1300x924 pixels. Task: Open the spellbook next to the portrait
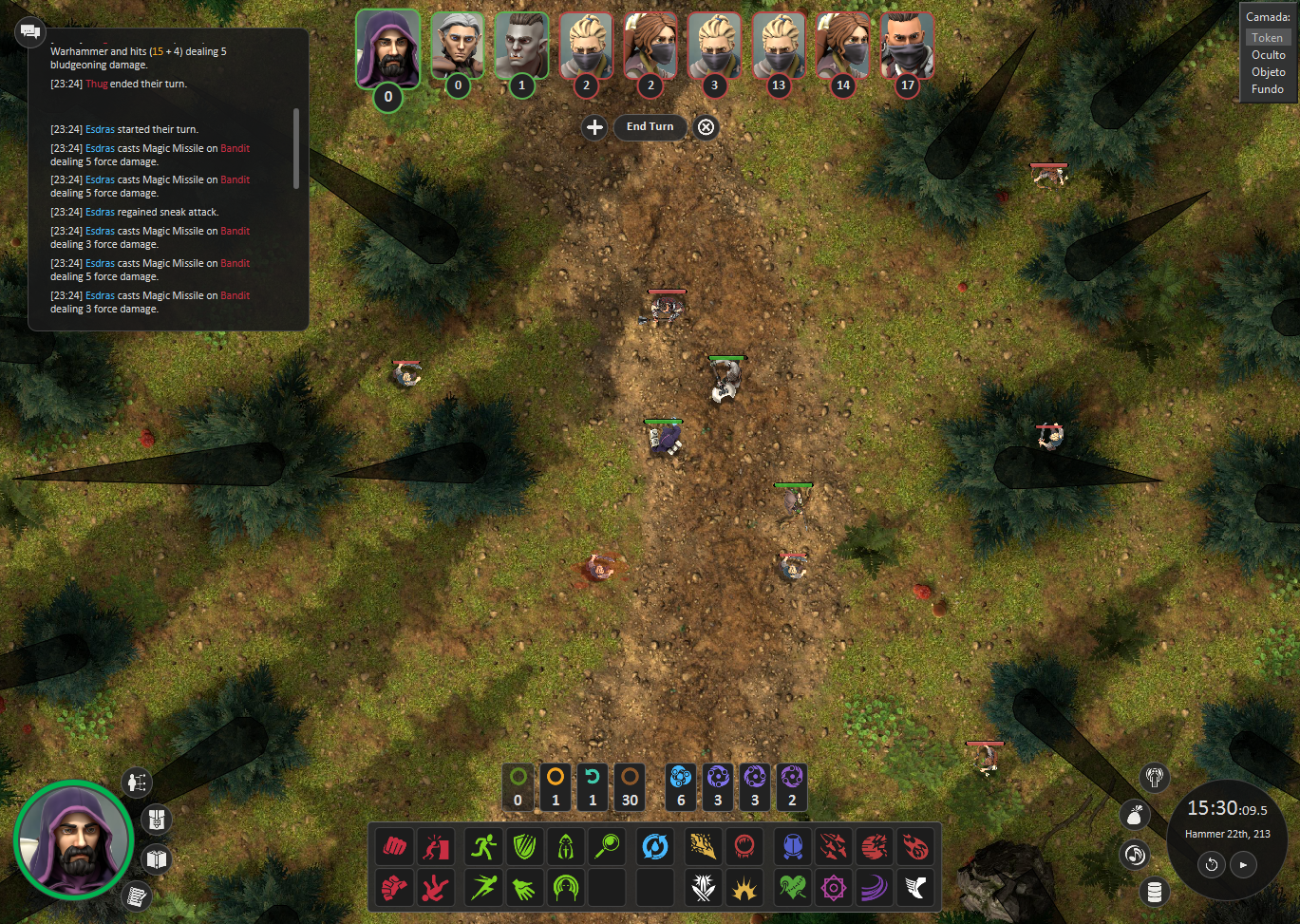[x=157, y=859]
